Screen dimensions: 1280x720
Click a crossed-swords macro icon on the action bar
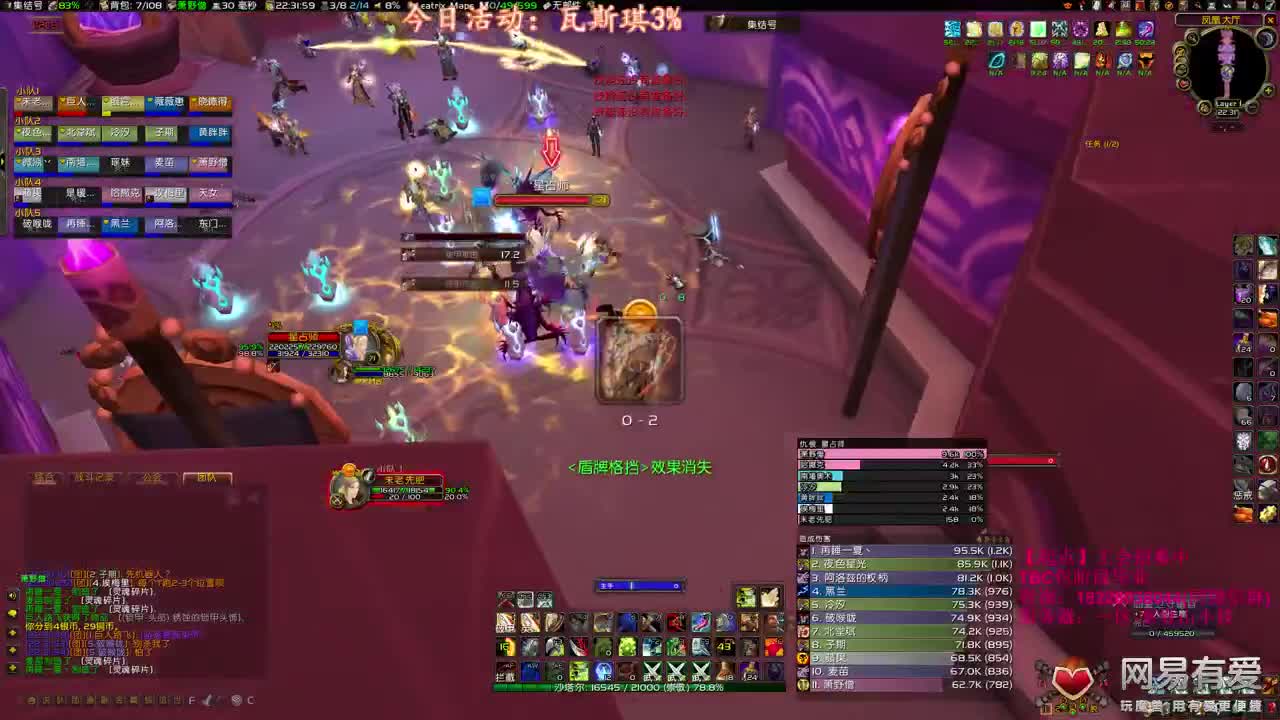coord(653,670)
